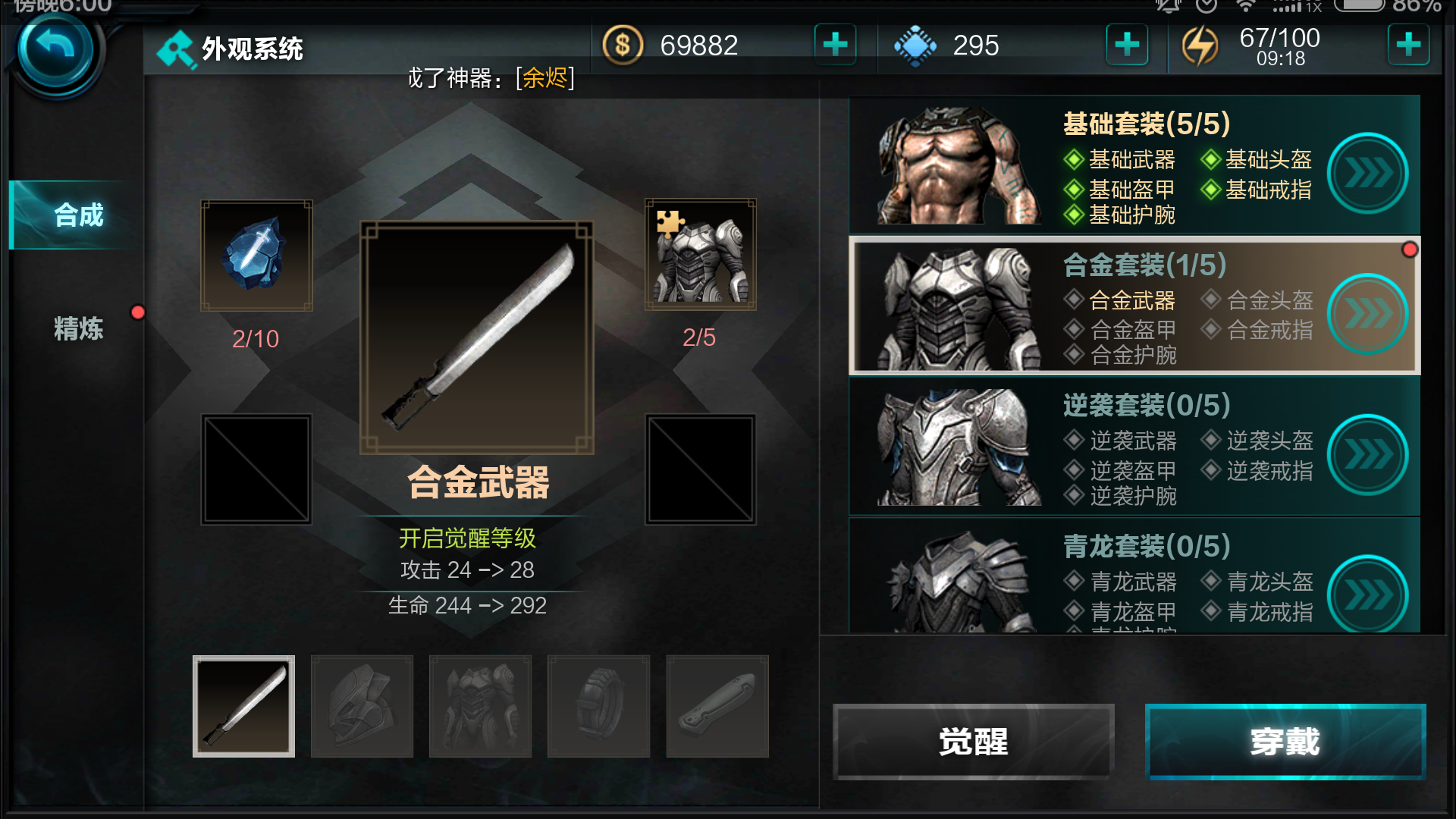Select the blue crystal material slot
Screen dimensions: 1456x819
pyautogui.click(x=256, y=256)
